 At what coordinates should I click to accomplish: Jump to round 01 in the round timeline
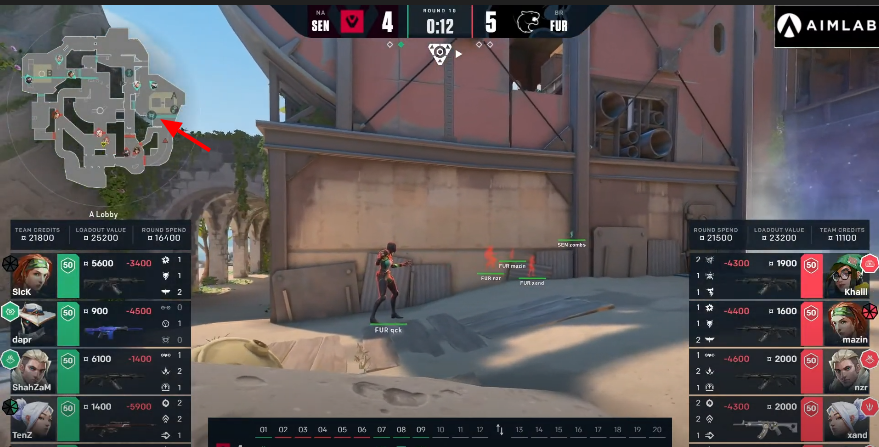click(x=264, y=430)
